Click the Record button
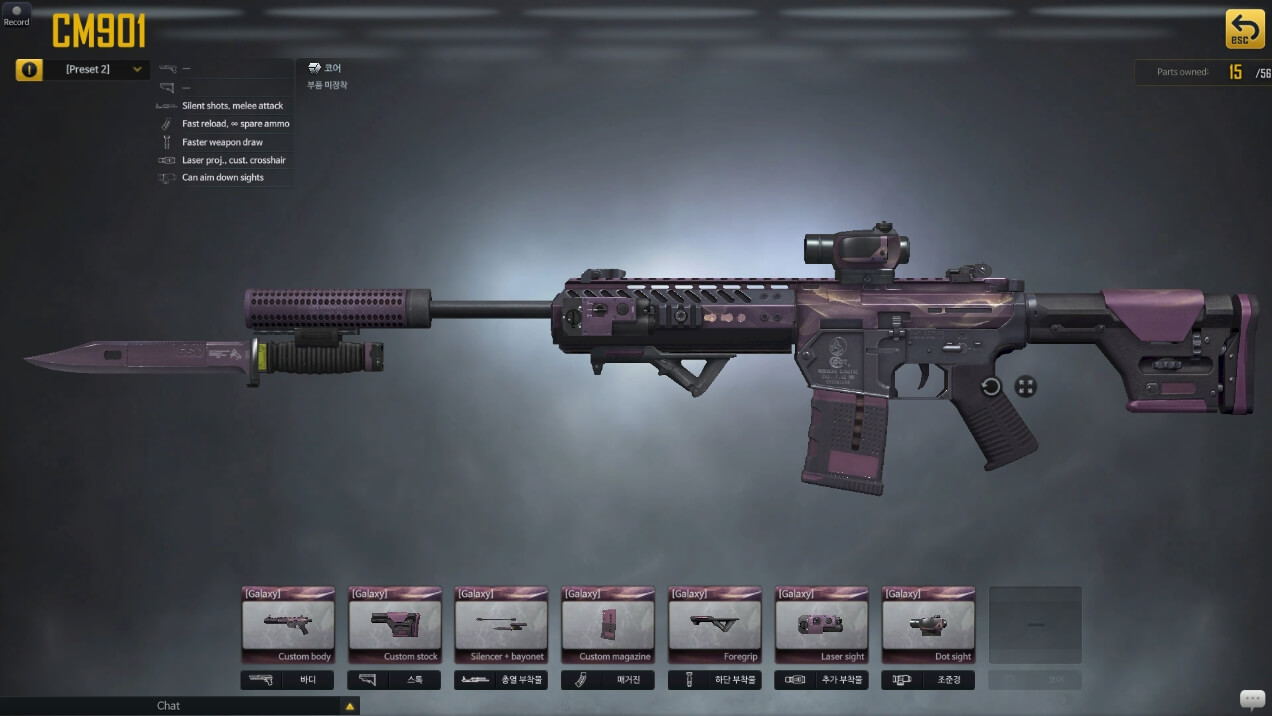The width and height of the screenshot is (1272, 716). pos(16,15)
